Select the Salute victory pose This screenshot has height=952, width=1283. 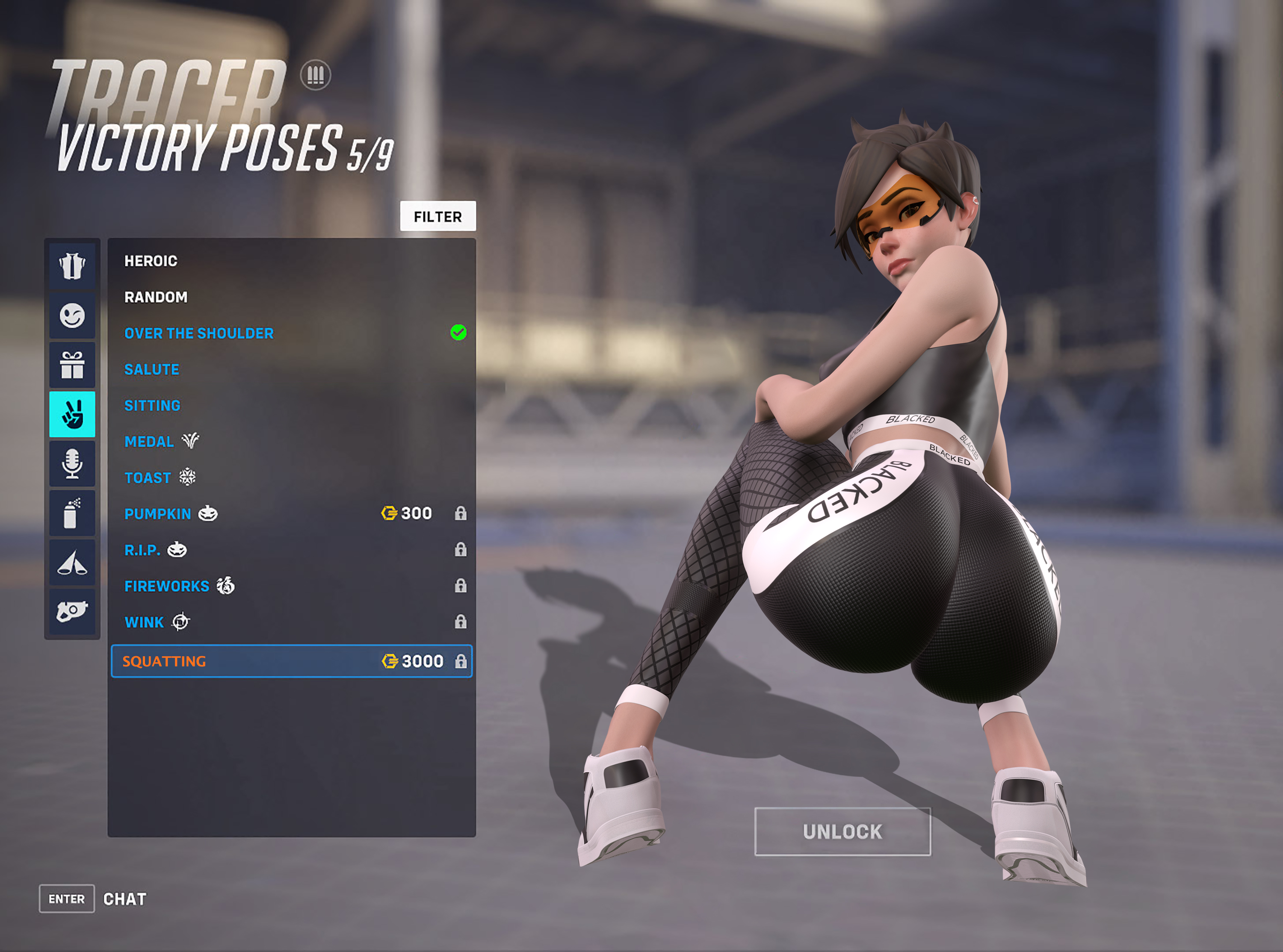151,369
